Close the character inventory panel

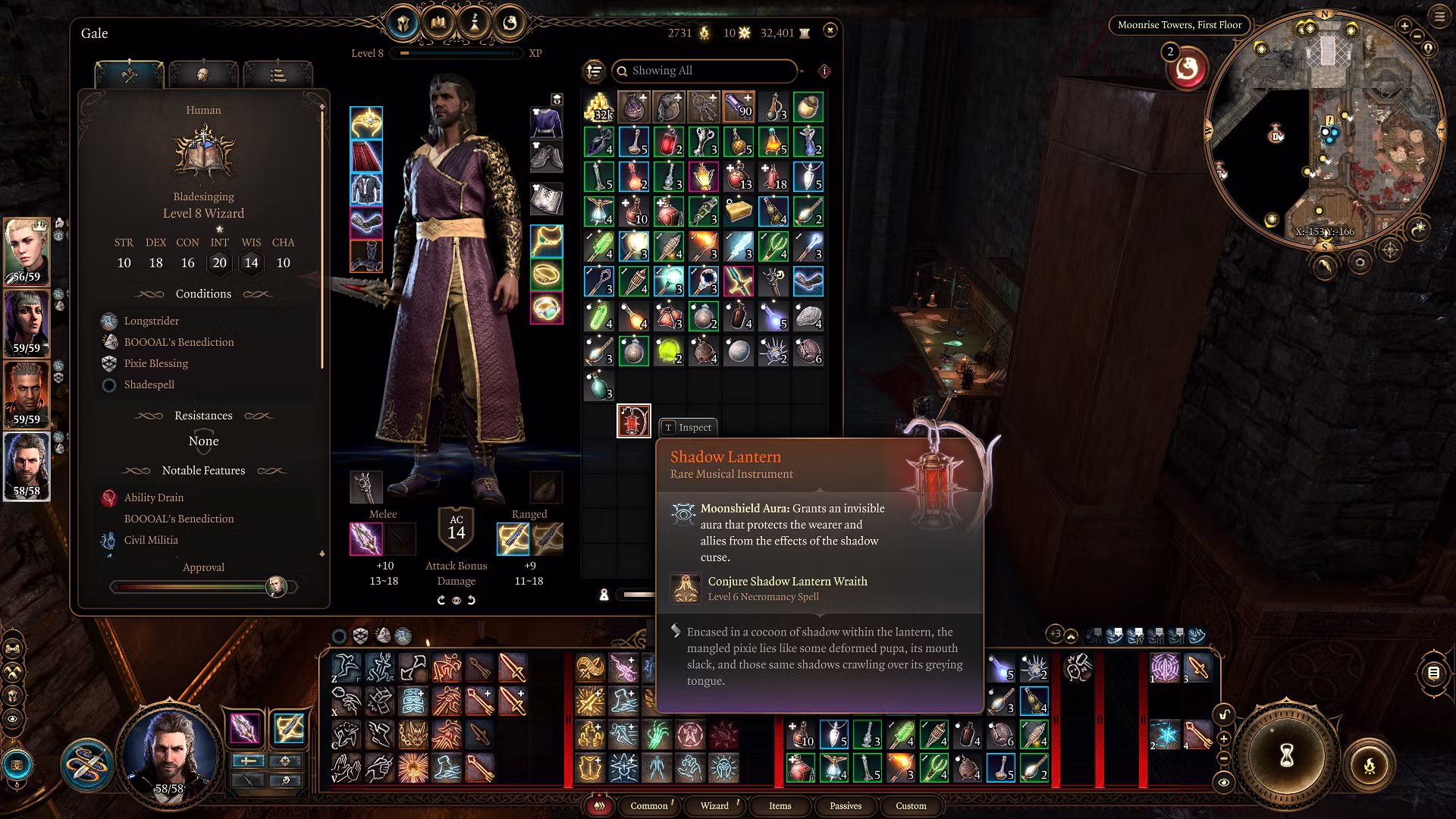click(830, 30)
